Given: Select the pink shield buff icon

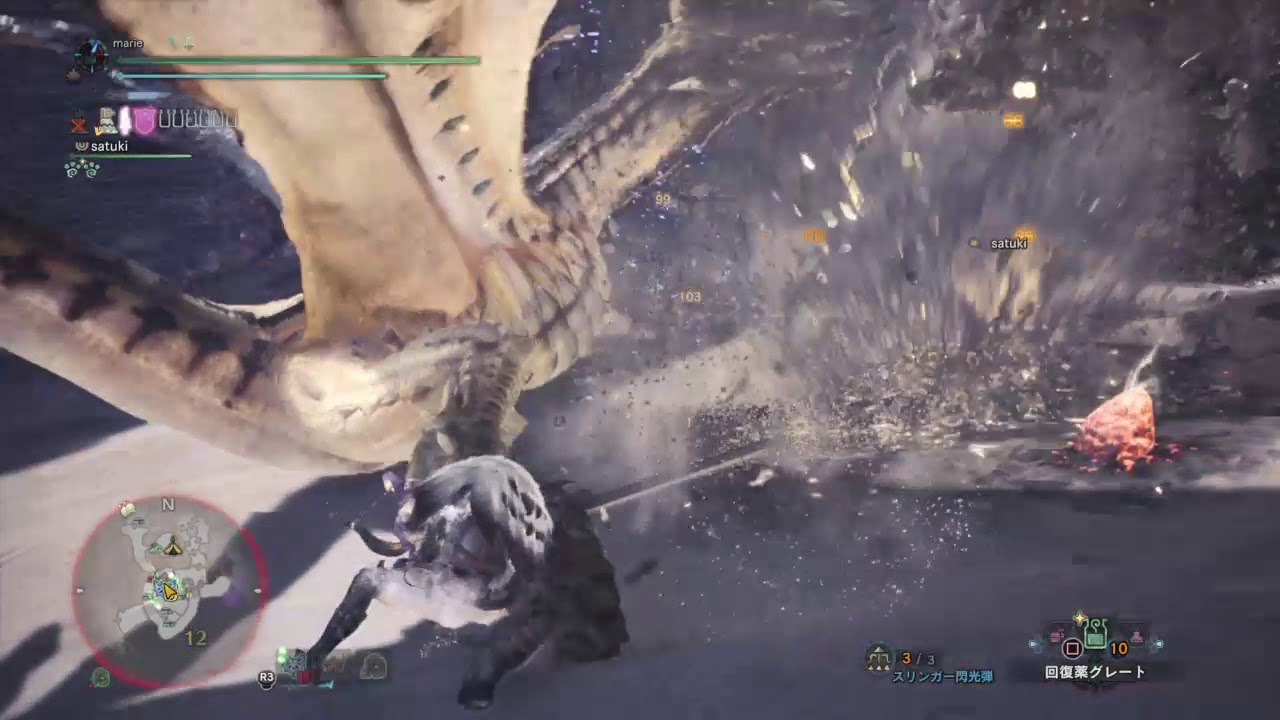Looking at the screenshot, I should [142, 121].
